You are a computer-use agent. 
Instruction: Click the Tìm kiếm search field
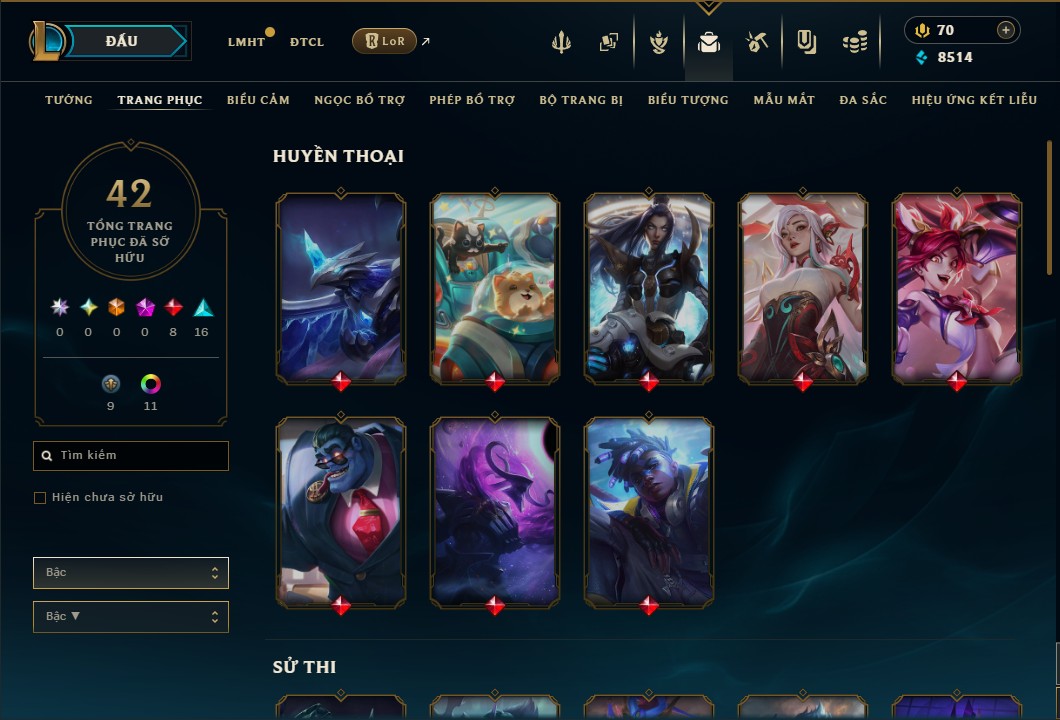[x=131, y=456]
